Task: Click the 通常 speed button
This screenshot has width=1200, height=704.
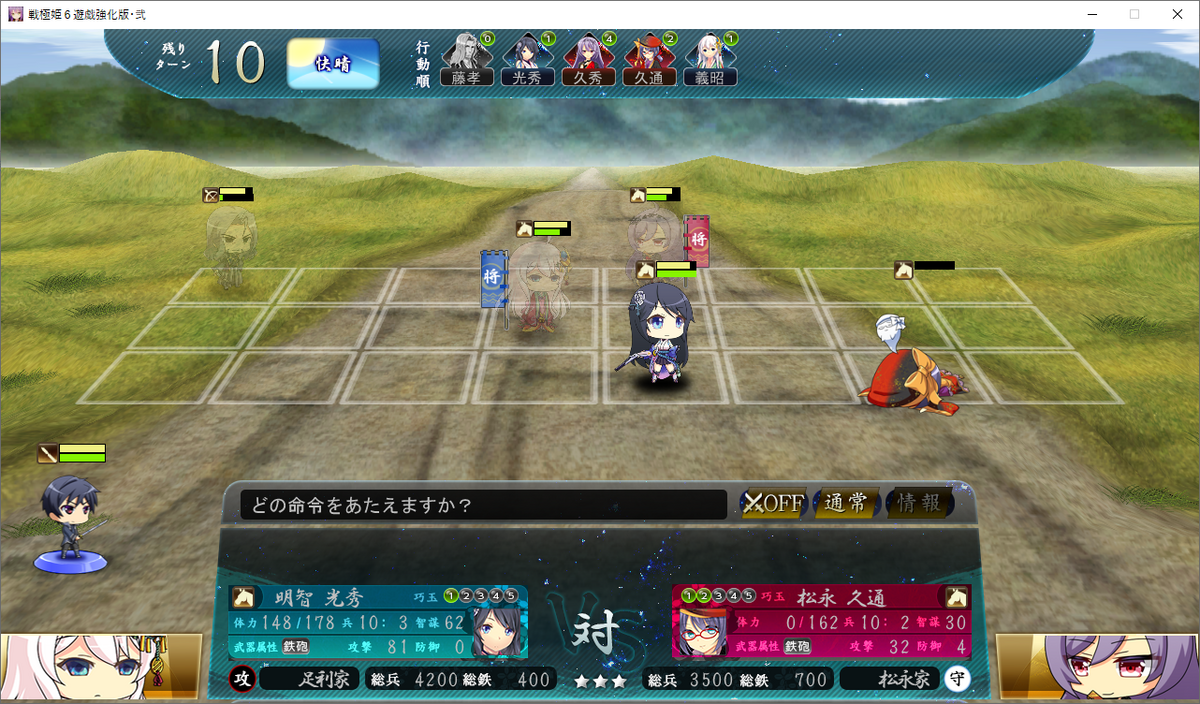Action: [x=846, y=503]
